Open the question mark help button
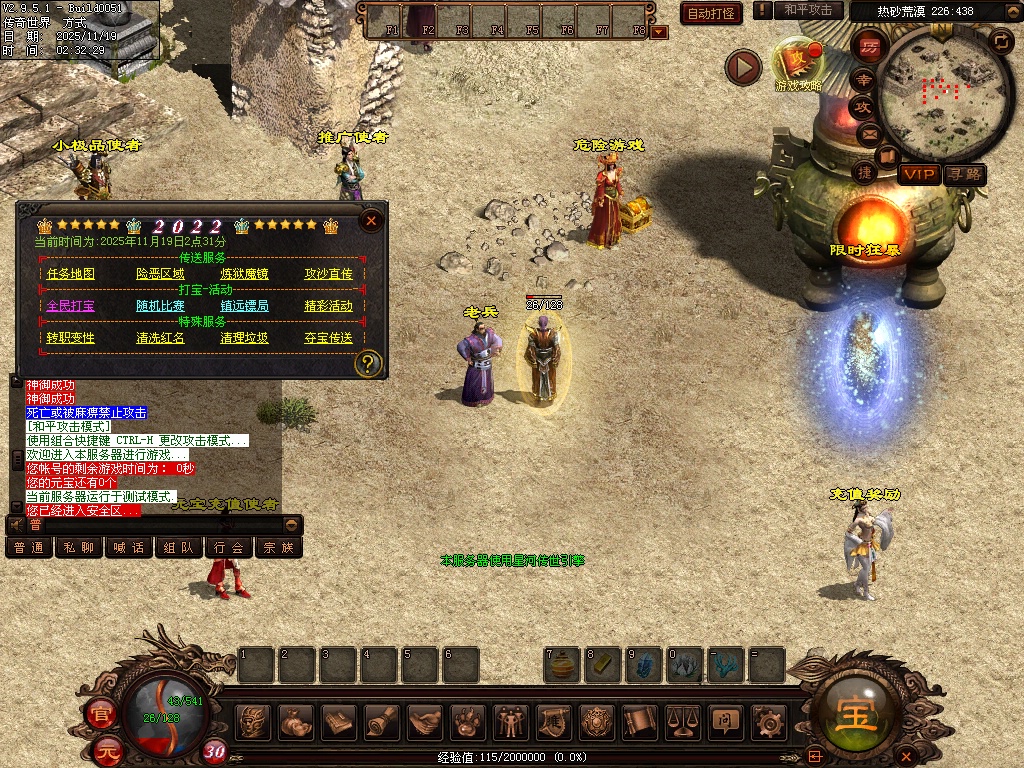The height and width of the screenshot is (768, 1024). click(x=368, y=362)
